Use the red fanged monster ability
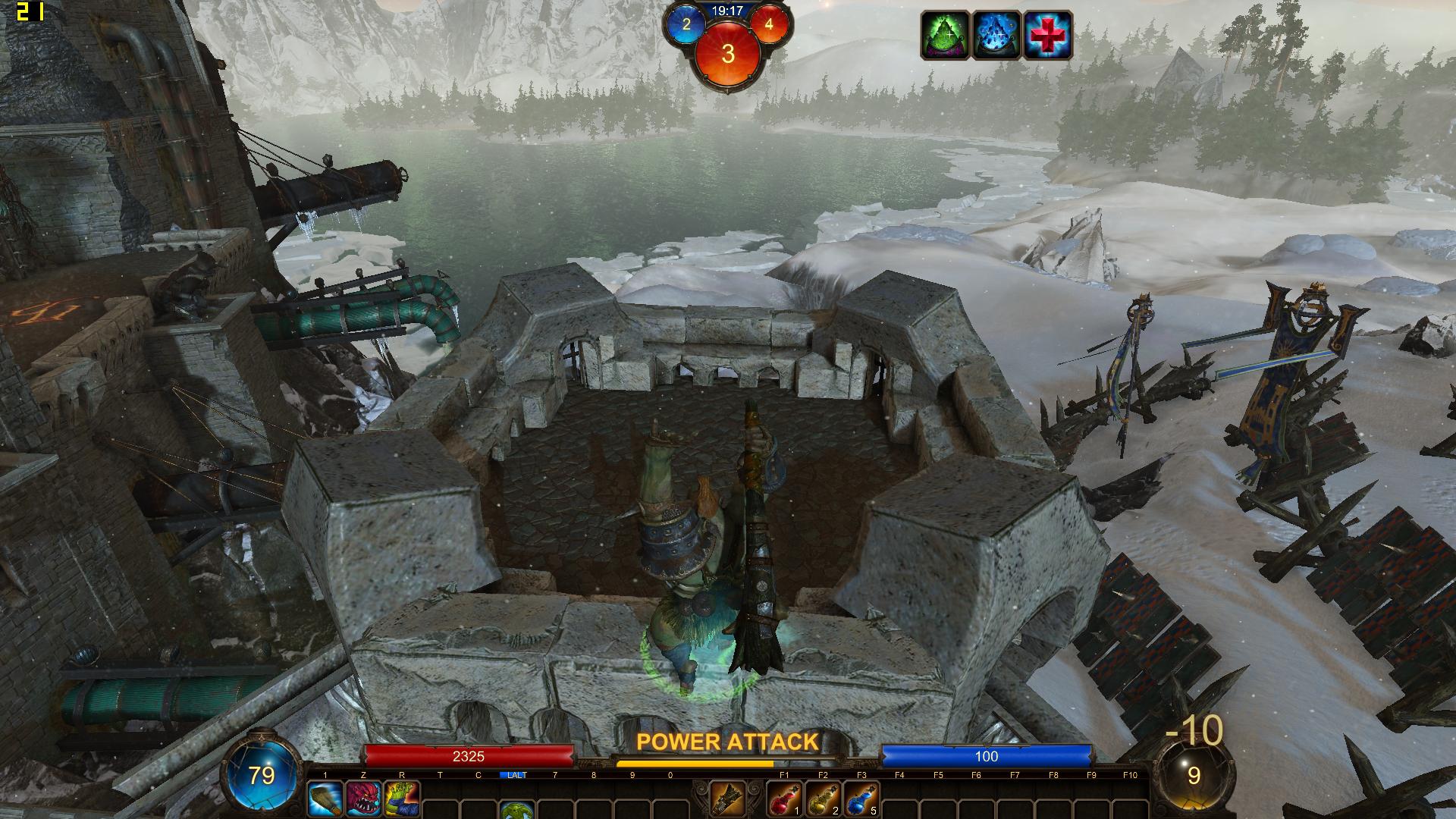Screen dimensions: 1456x819 (363, 799)
